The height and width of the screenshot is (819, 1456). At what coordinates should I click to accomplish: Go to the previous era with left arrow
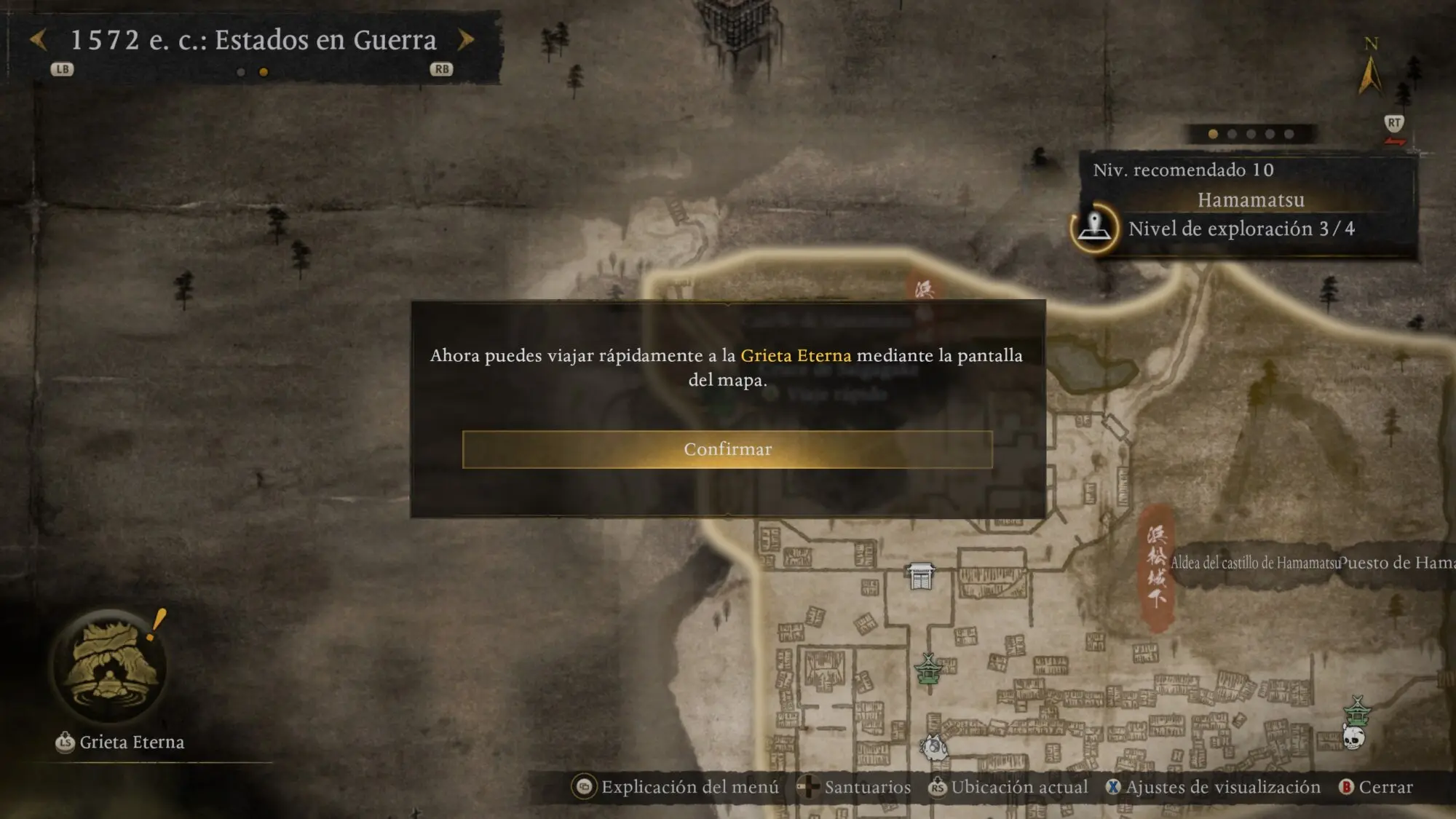point(39,40)
